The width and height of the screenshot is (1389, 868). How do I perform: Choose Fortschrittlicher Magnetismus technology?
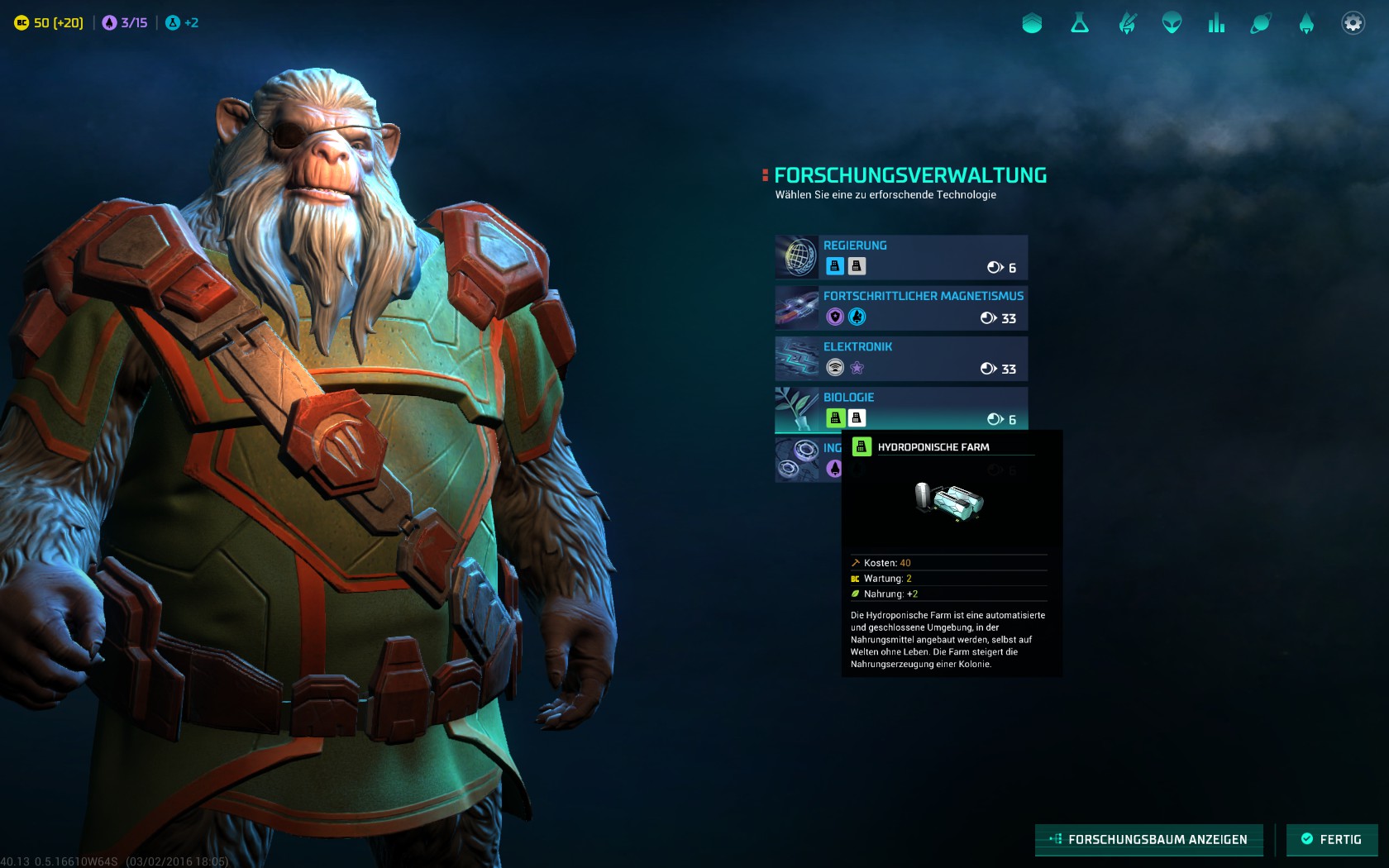901,308
